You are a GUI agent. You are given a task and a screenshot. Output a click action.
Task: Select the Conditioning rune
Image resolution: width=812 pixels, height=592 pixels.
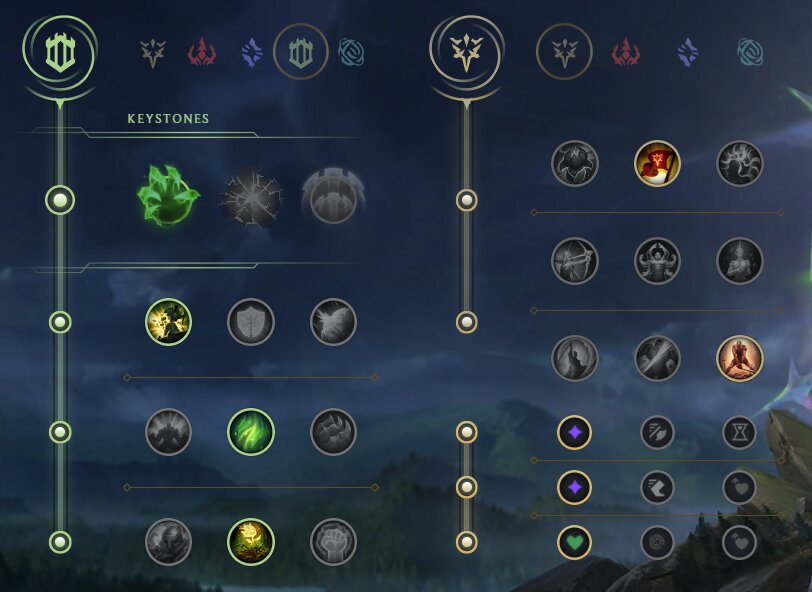[169, 432]
